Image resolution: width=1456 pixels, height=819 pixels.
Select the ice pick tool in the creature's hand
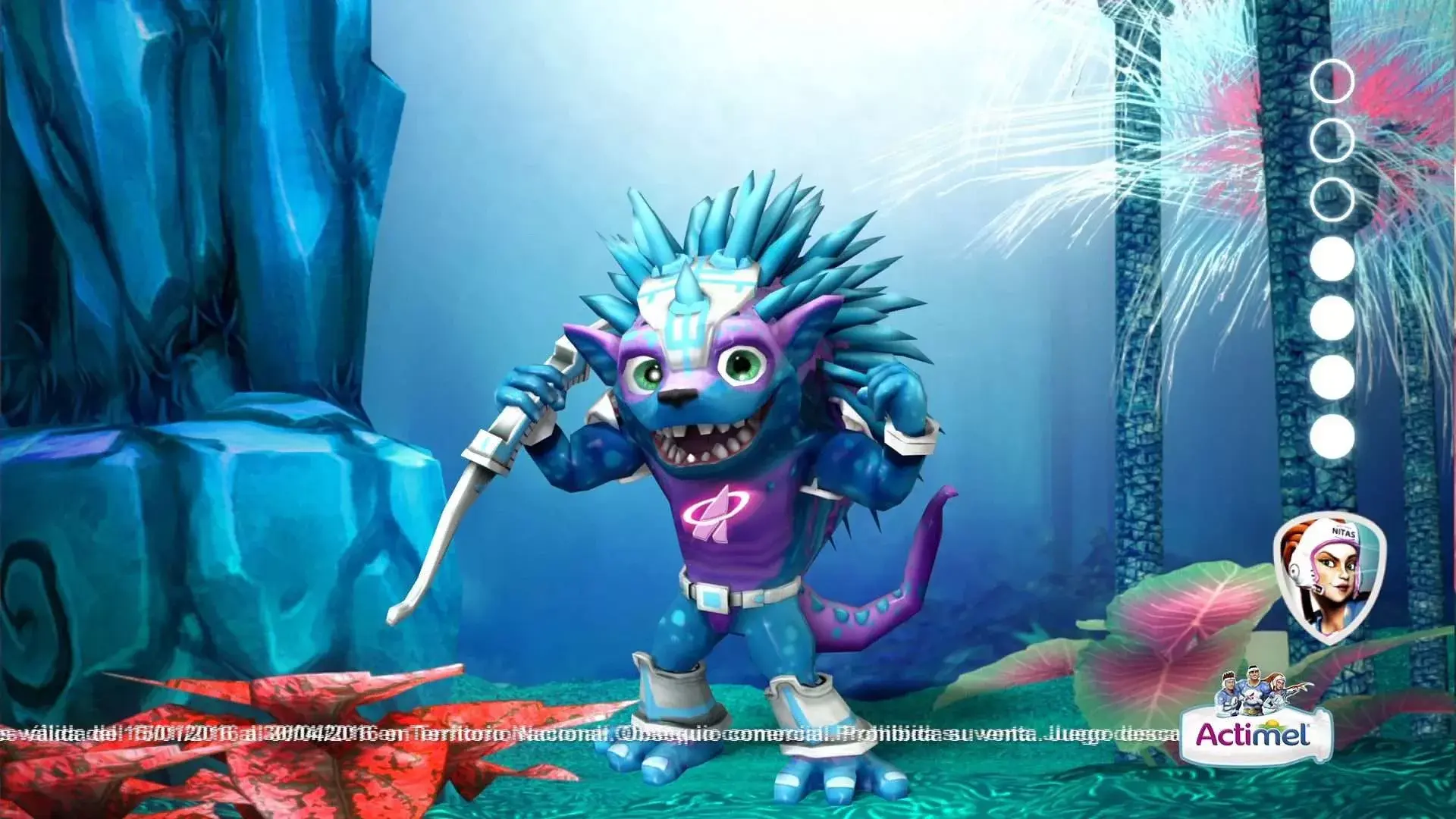point(489,455)
